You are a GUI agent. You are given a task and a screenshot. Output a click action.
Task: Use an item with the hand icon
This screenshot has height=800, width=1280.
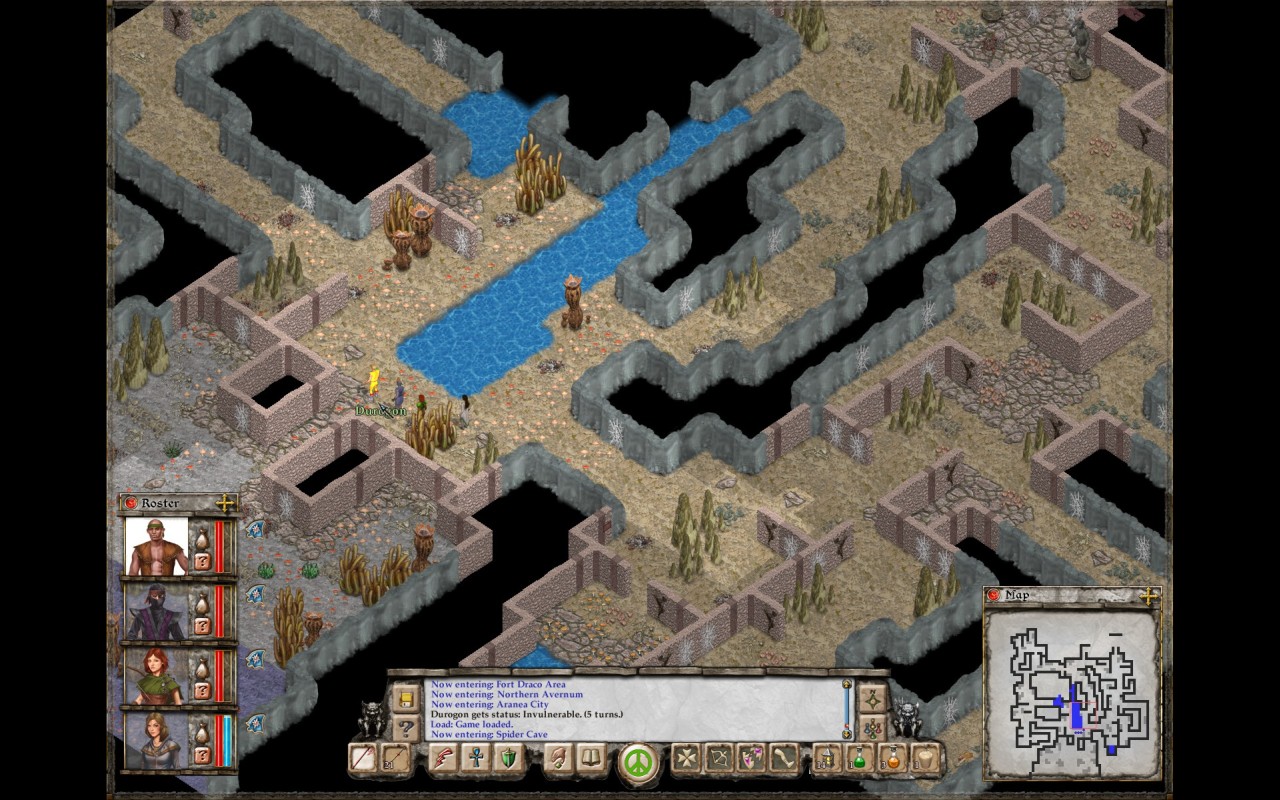tap(558, 757)
